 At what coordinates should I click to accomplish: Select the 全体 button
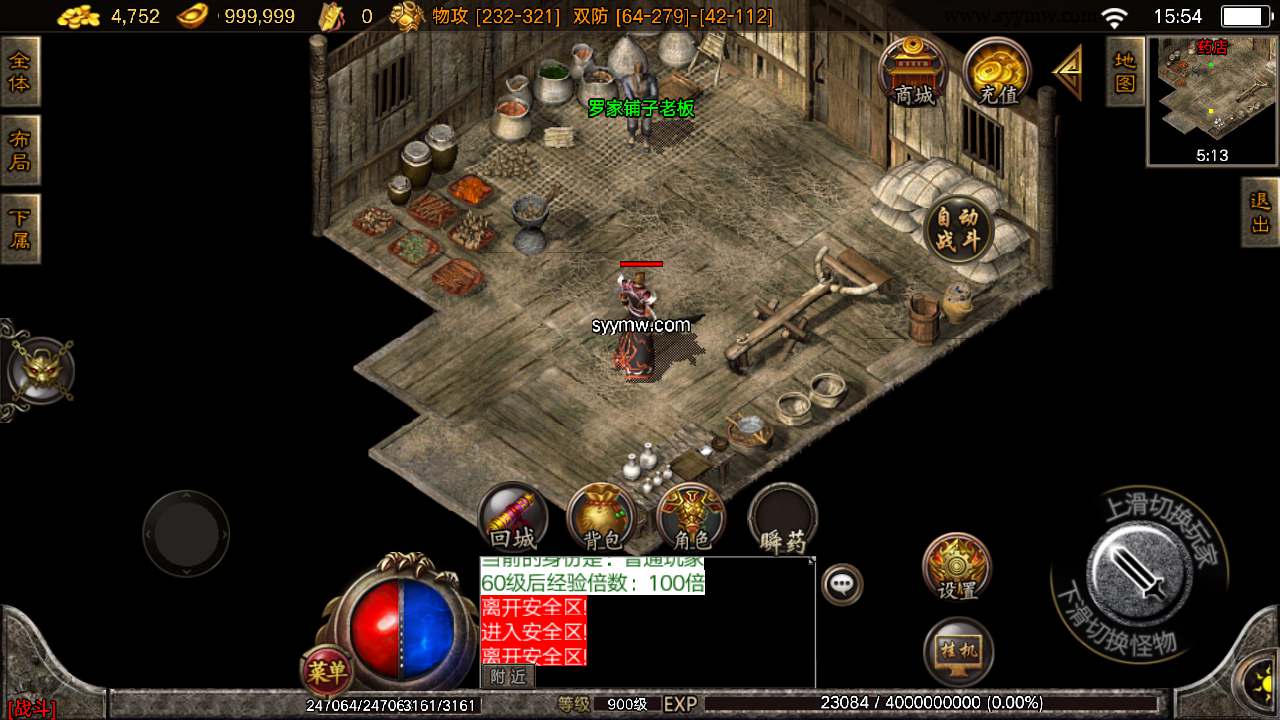[20, 71]
